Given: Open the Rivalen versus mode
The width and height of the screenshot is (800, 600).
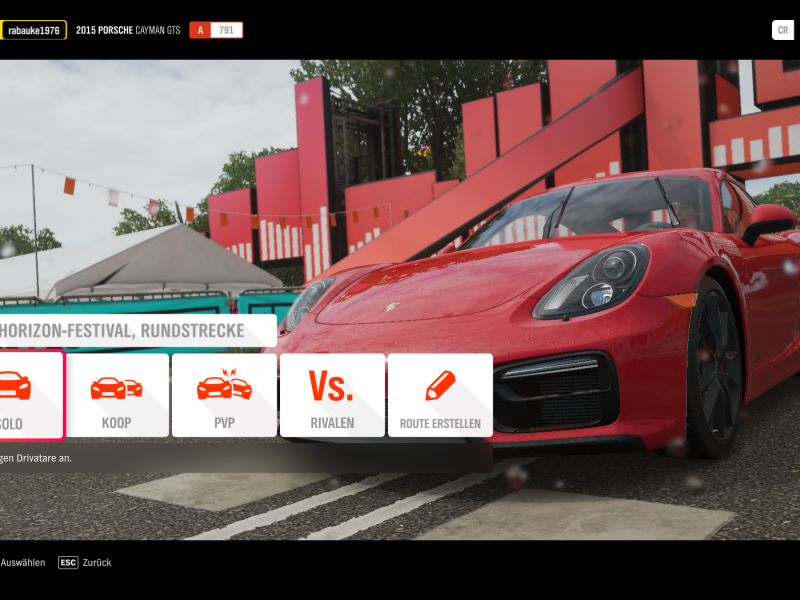Looking at the screenshot, I should point(332,396).
